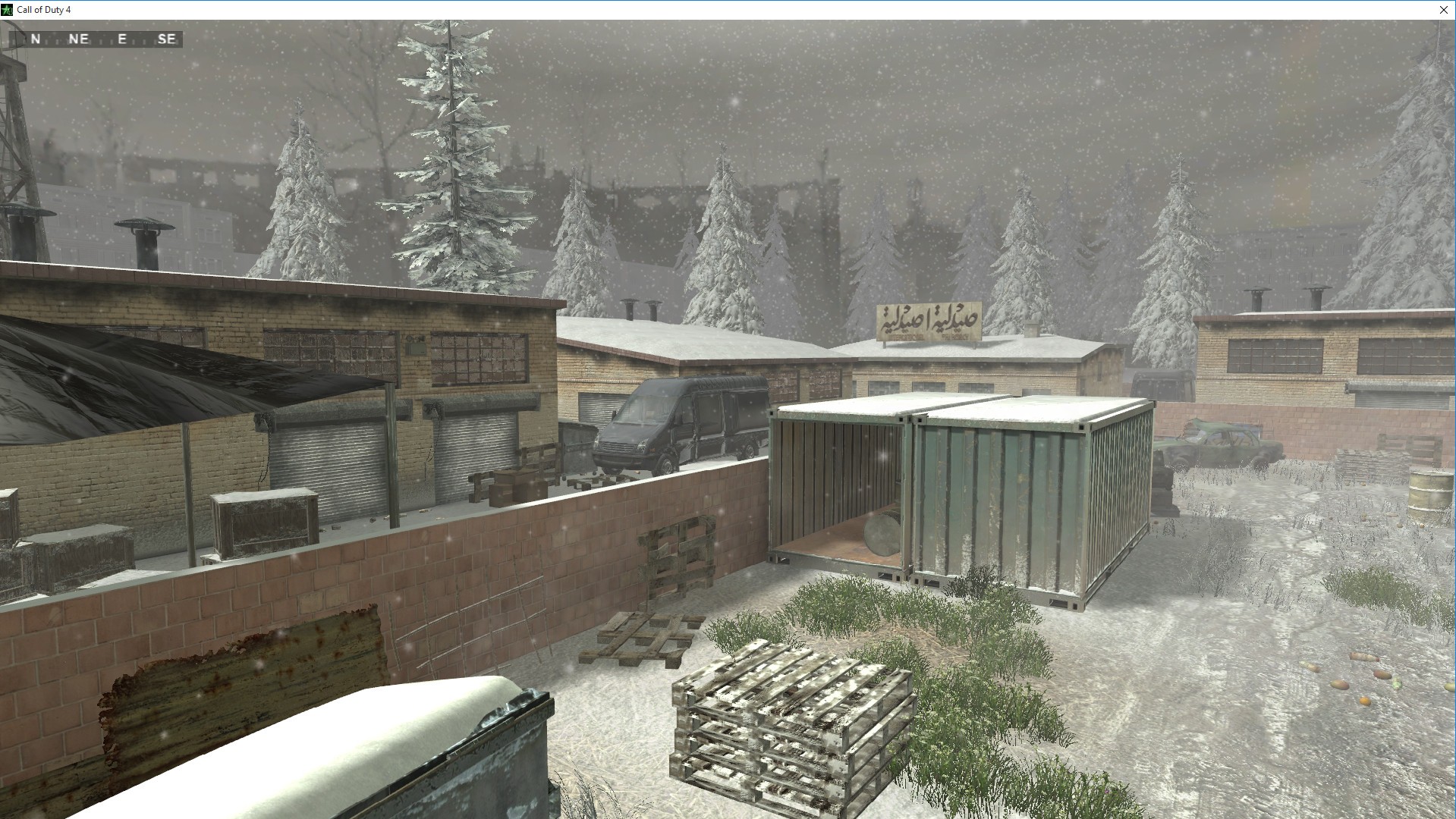
Task: Click the Call of Duty 4 title text
Action: click(46, 10)
